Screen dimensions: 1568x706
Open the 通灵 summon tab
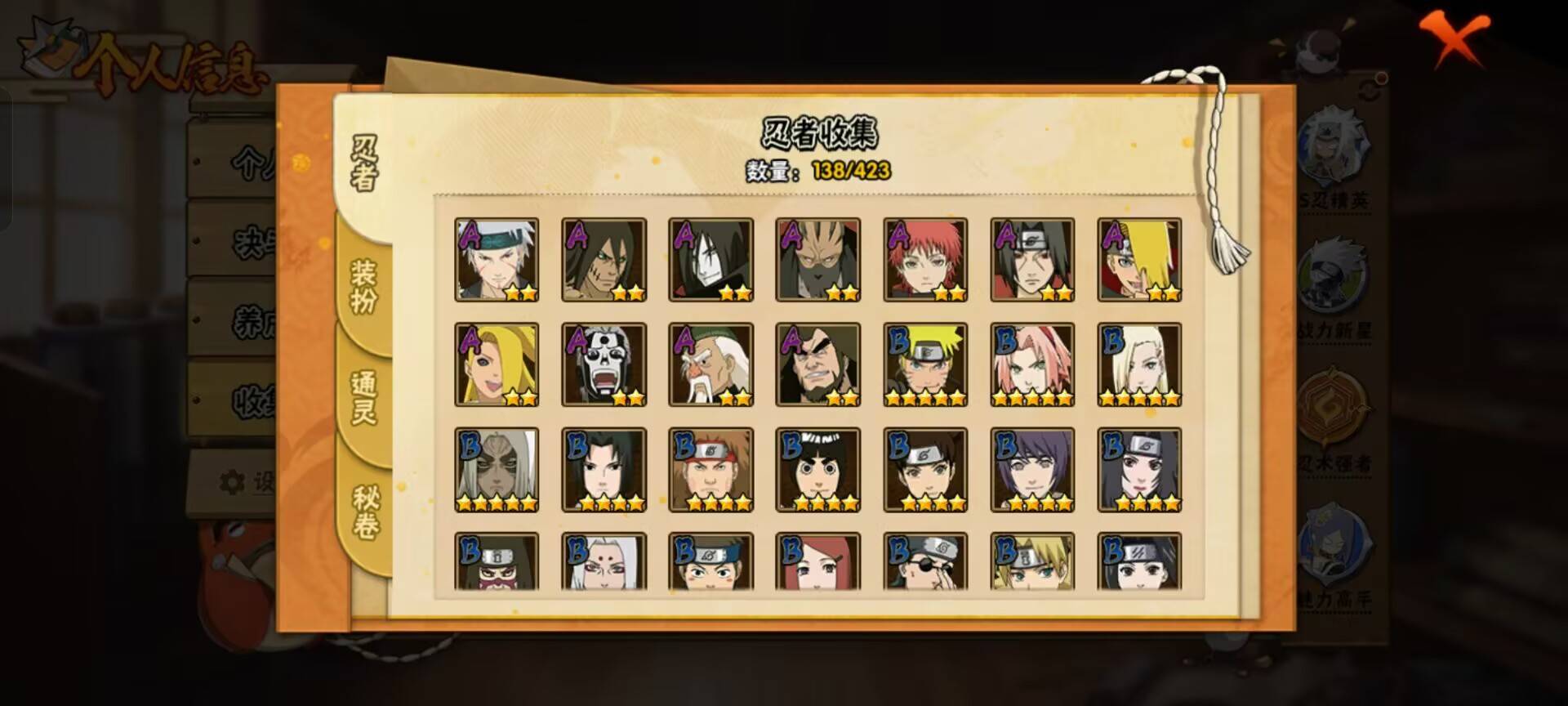[363, 397]
